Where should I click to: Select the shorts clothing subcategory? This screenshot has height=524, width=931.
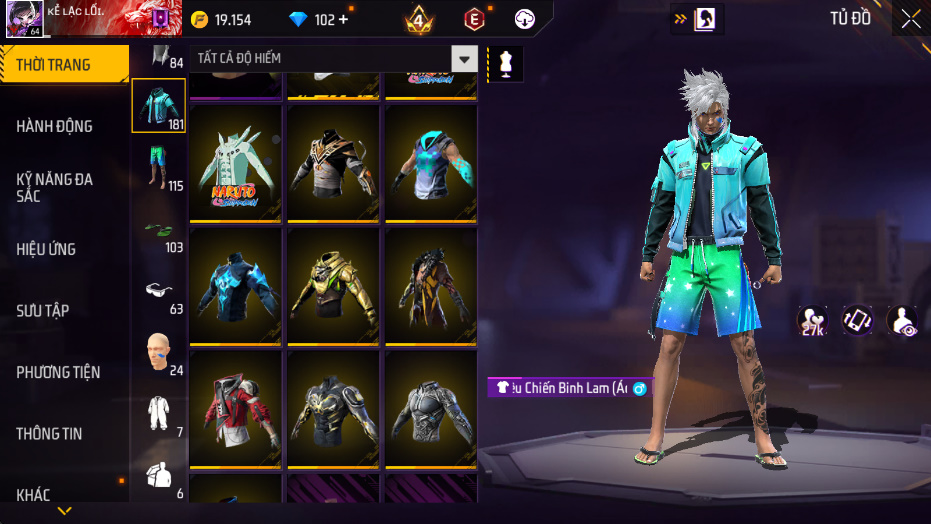158,167
